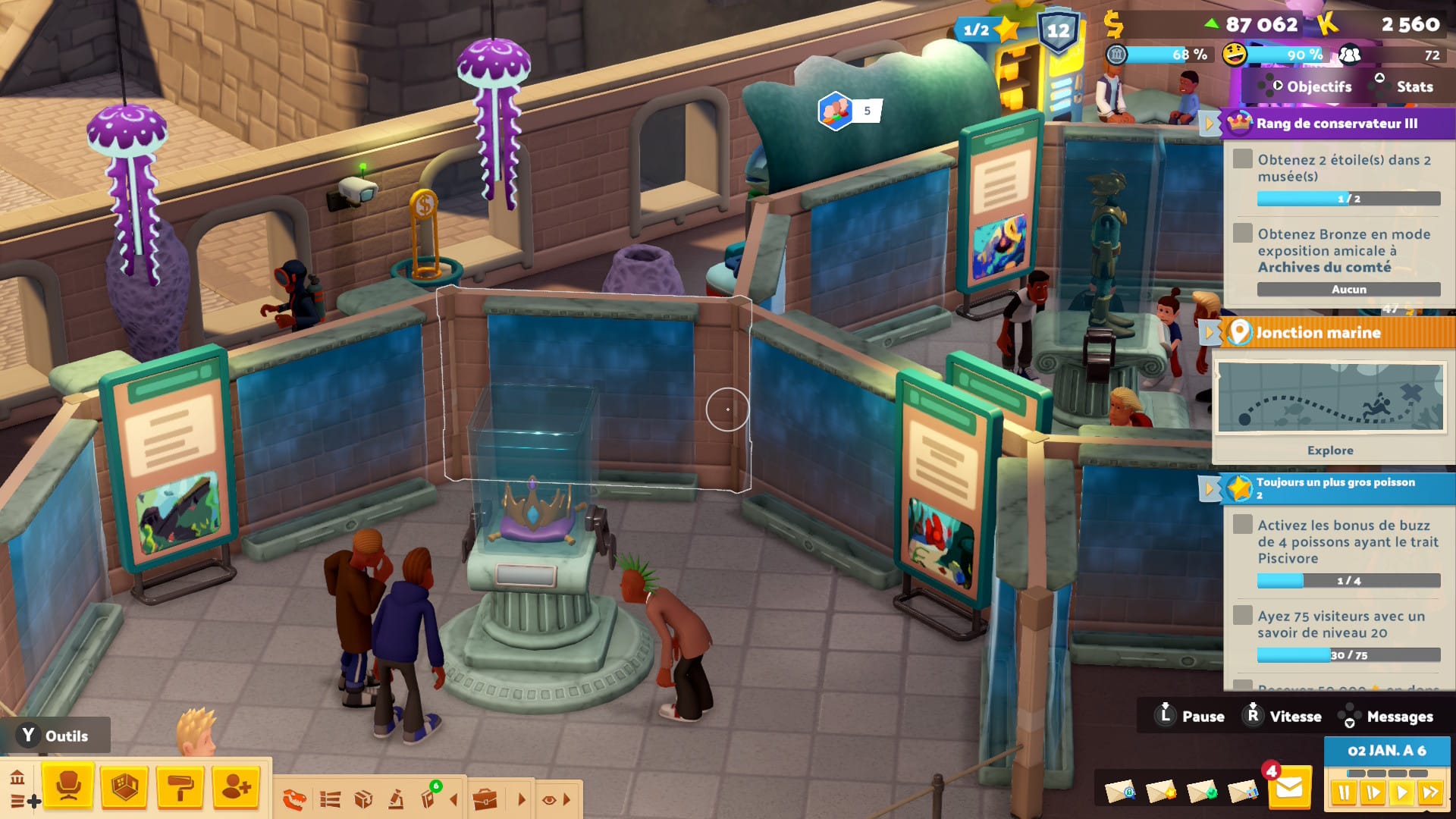Open the yellow mail inbox button
This screenshot has width=1456, height=819.
click(1289, 790)
